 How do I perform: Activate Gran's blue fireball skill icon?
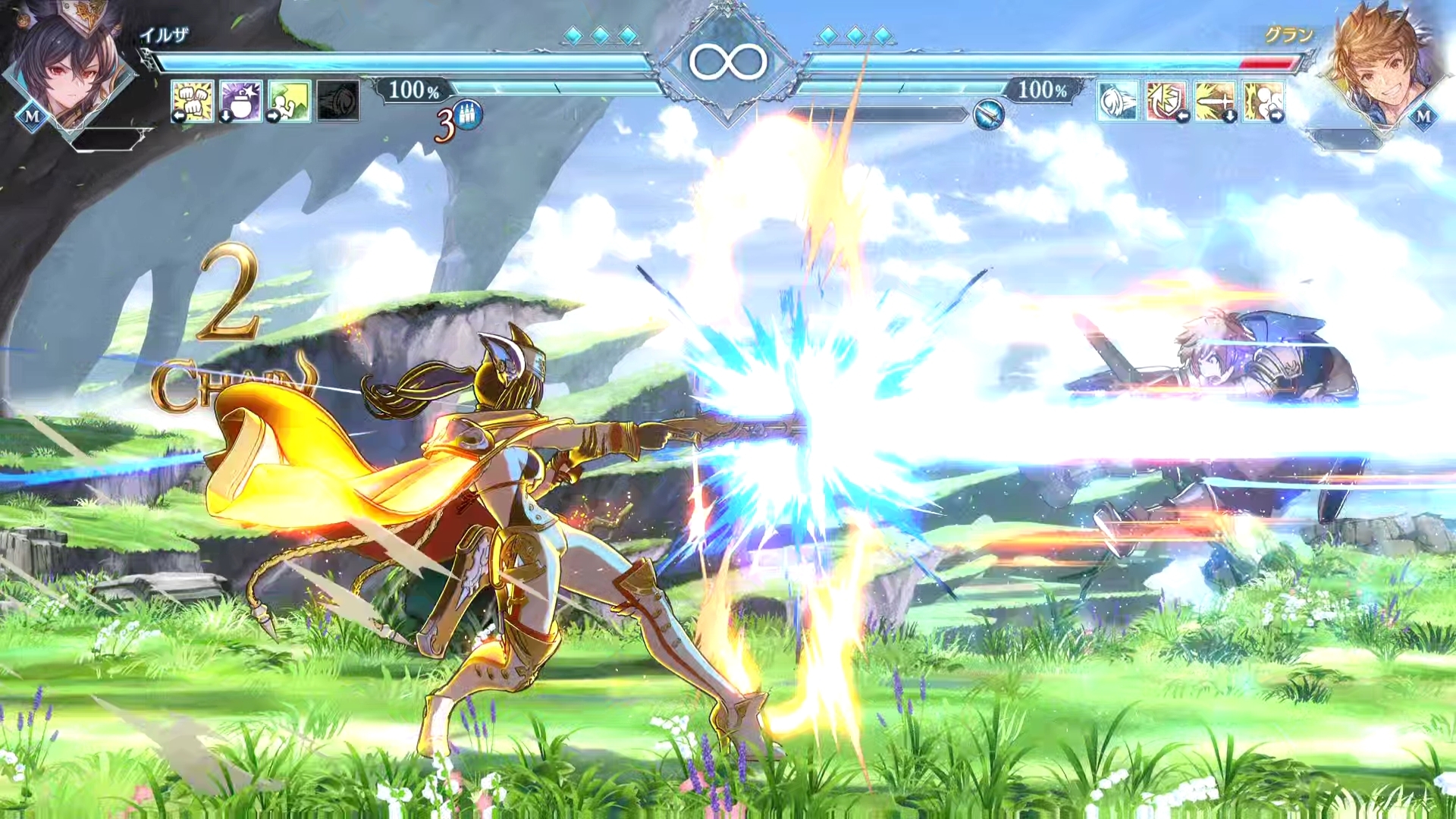1118,101
